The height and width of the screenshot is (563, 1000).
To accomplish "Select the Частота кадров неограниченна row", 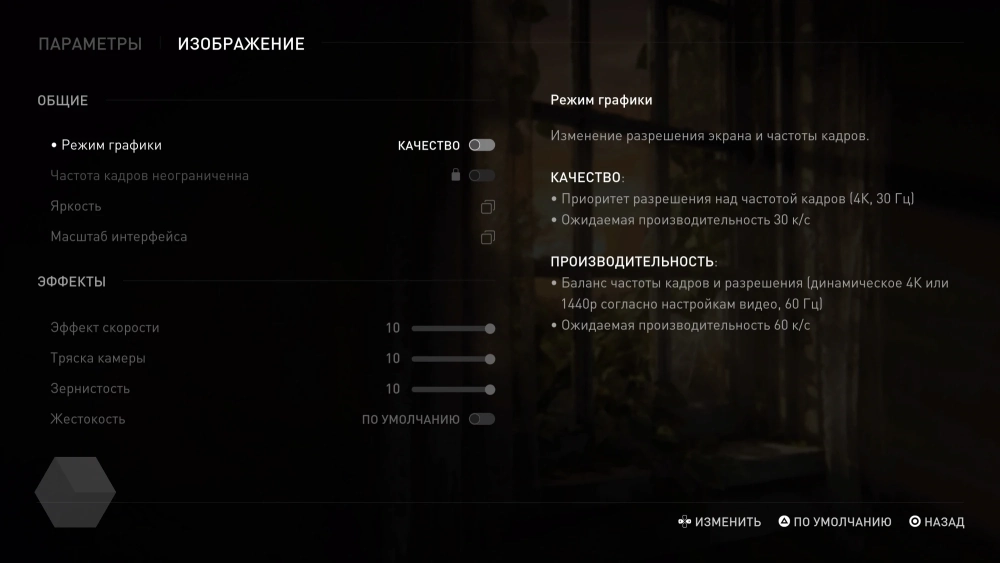I will click(150, 176).
